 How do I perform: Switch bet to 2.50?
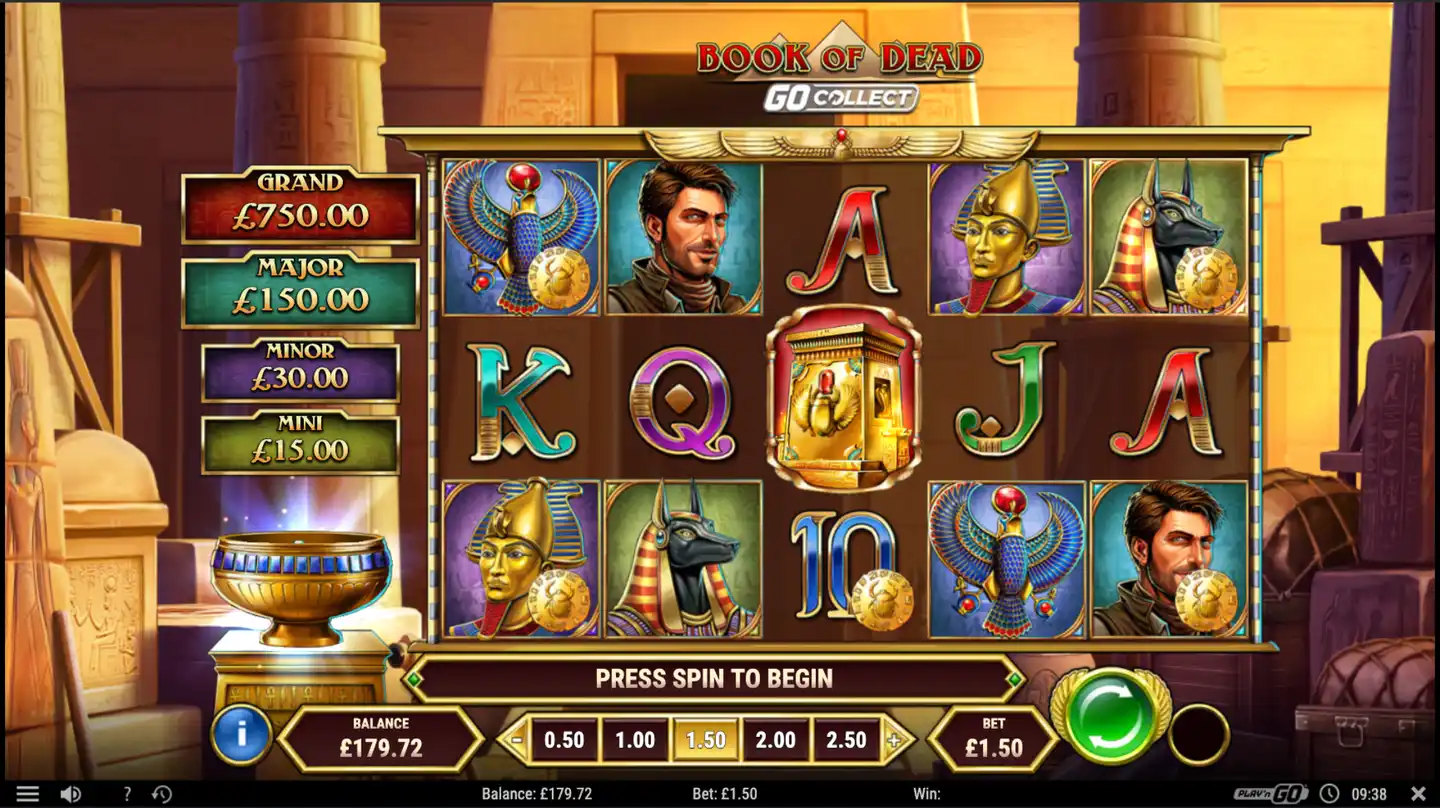click(x=846, y=740)
